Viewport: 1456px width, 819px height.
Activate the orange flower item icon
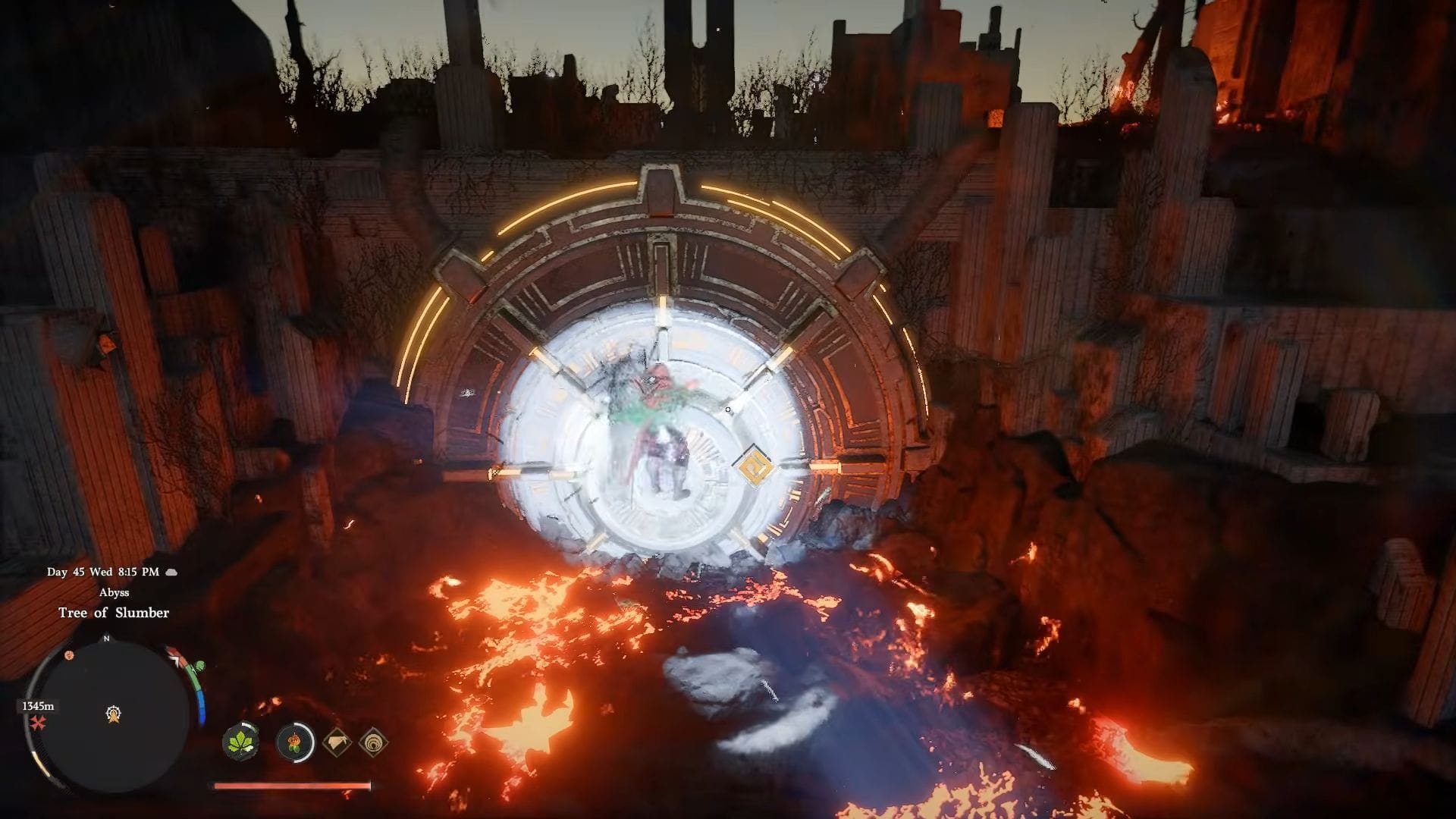pyautogui.click(x=295, y=742)
